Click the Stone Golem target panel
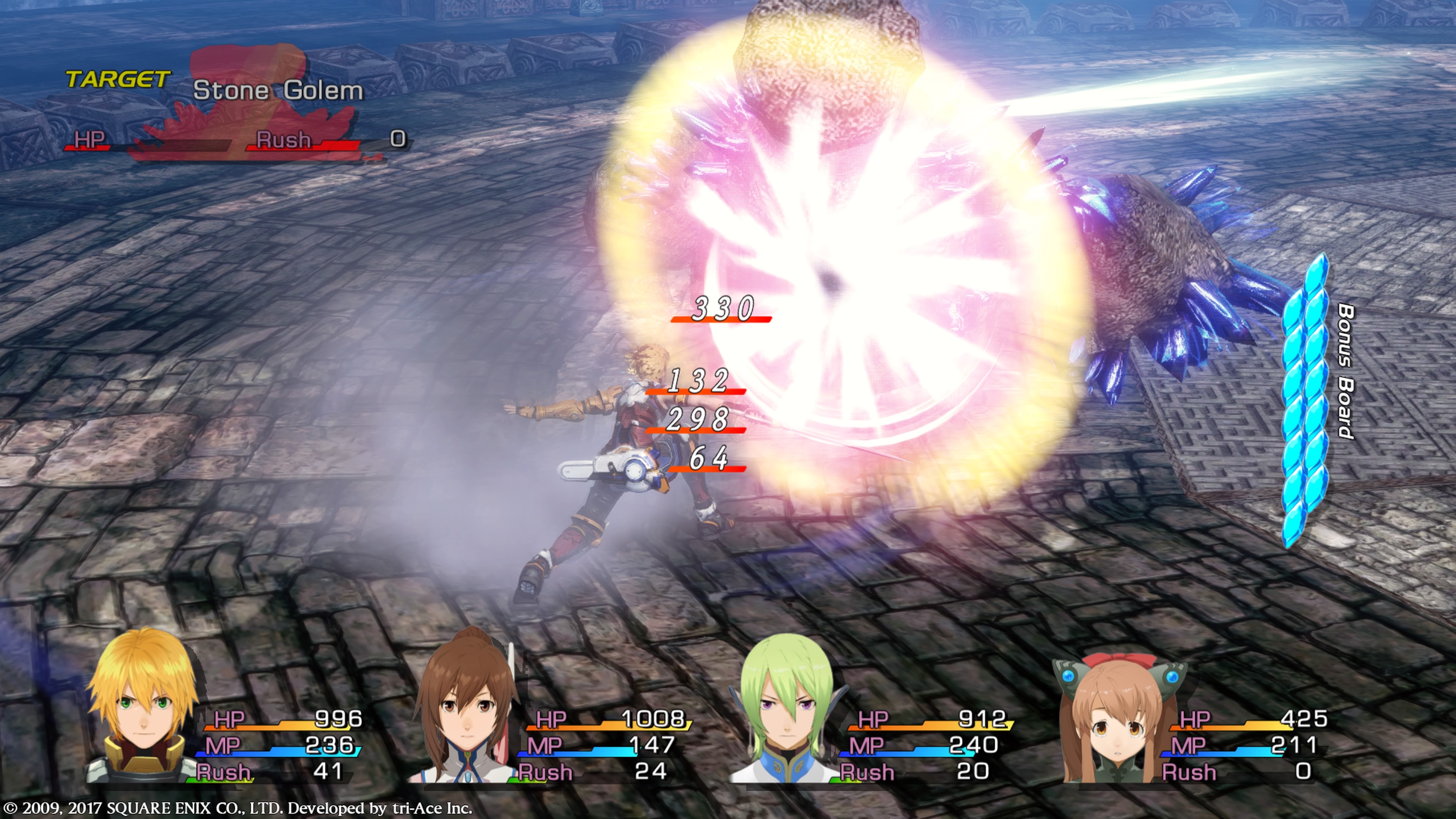This screenshot has width=1456, height=819. 237,113
